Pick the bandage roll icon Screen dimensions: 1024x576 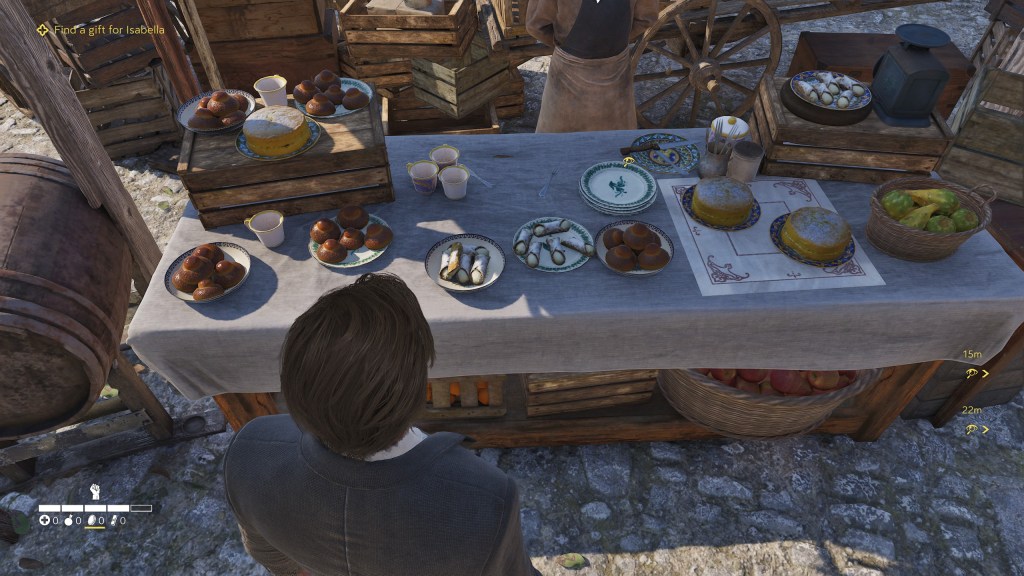(x=113, y=521)
